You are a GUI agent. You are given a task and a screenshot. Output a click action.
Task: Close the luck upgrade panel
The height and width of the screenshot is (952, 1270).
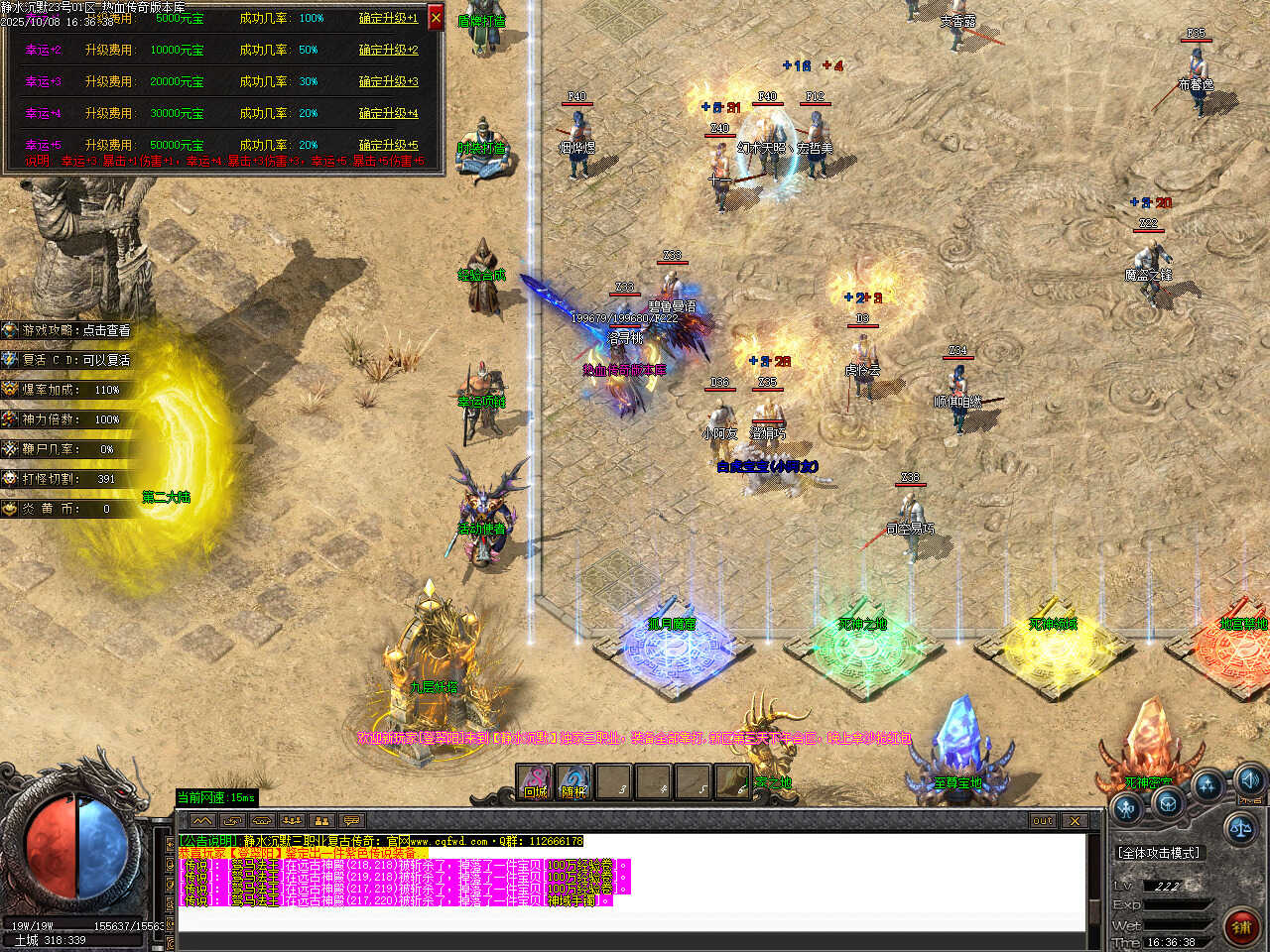pyautogui.click(x=436, y=17)
